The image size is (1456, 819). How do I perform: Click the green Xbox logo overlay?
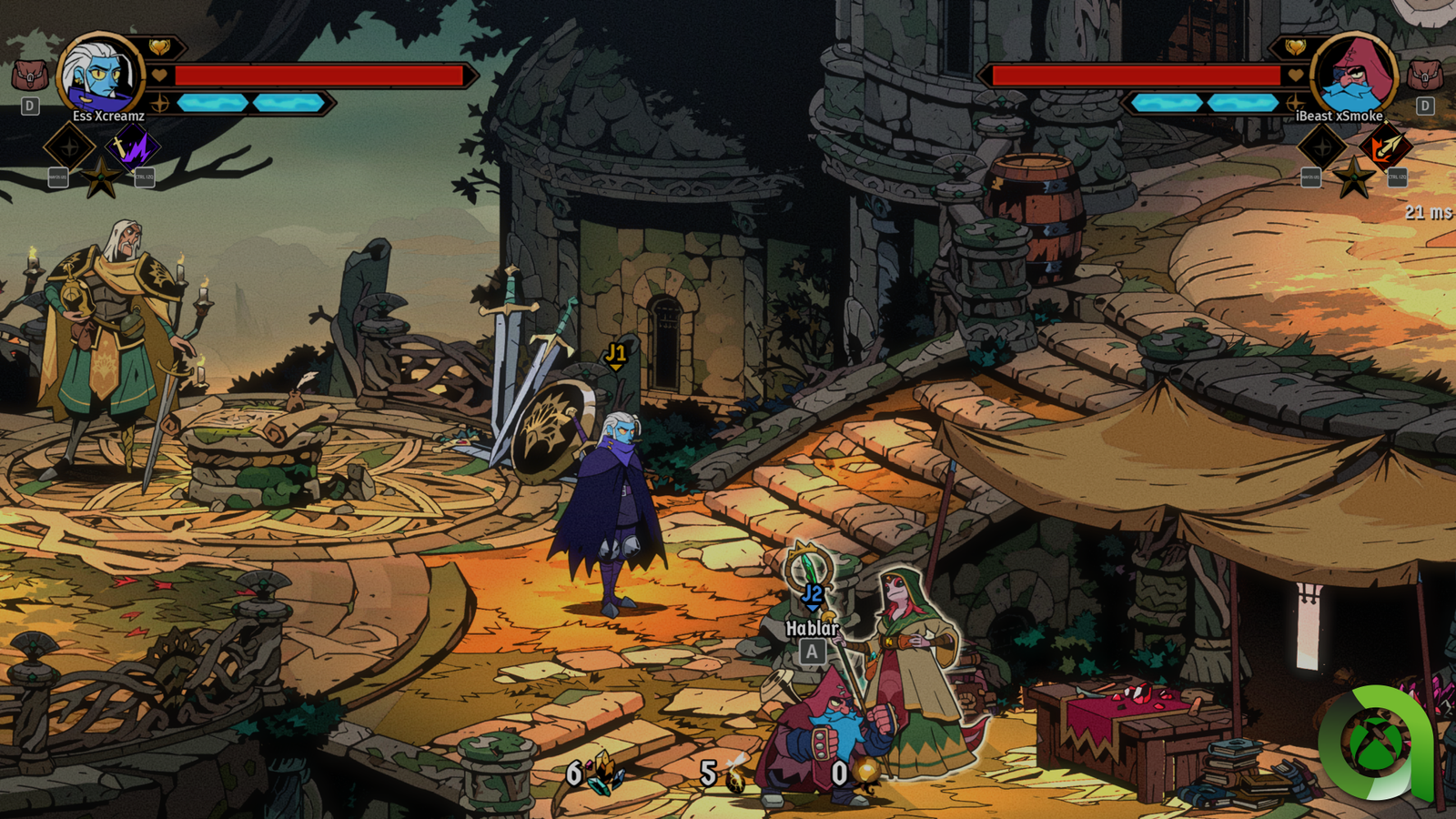point(1376,743)
